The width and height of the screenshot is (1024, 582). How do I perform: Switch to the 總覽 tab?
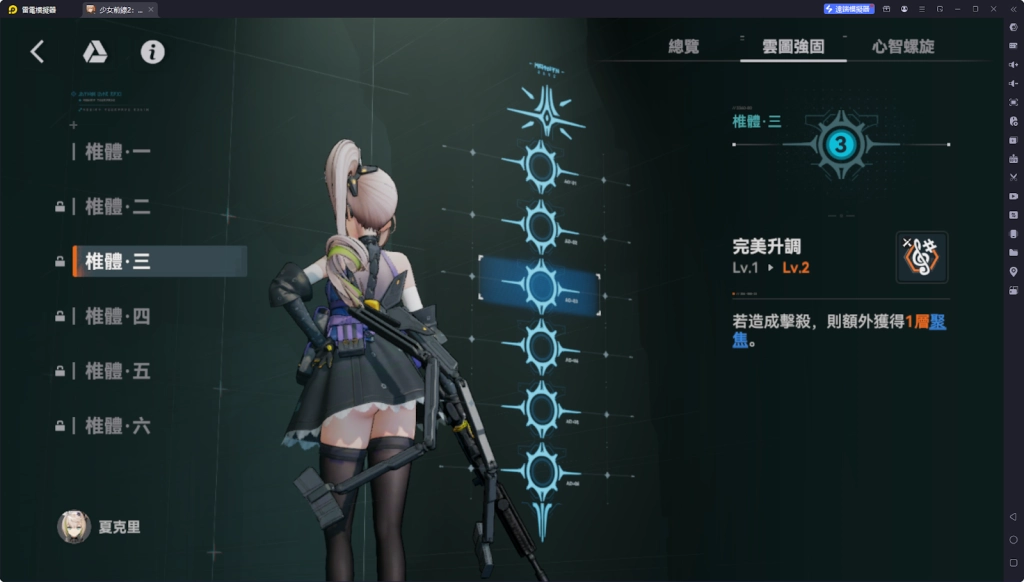click(684, 46)
